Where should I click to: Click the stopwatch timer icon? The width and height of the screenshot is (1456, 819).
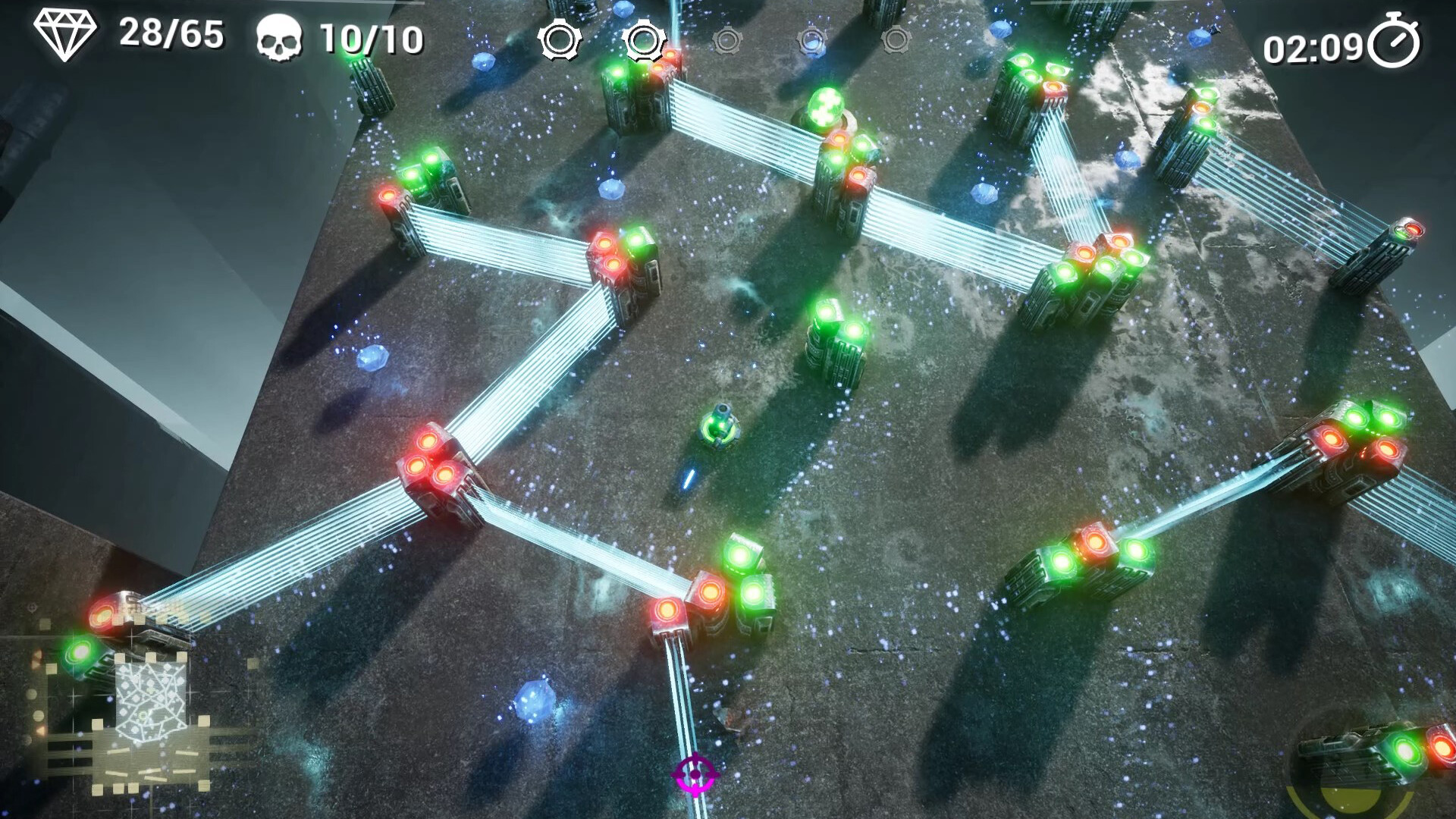point(1394,42)
